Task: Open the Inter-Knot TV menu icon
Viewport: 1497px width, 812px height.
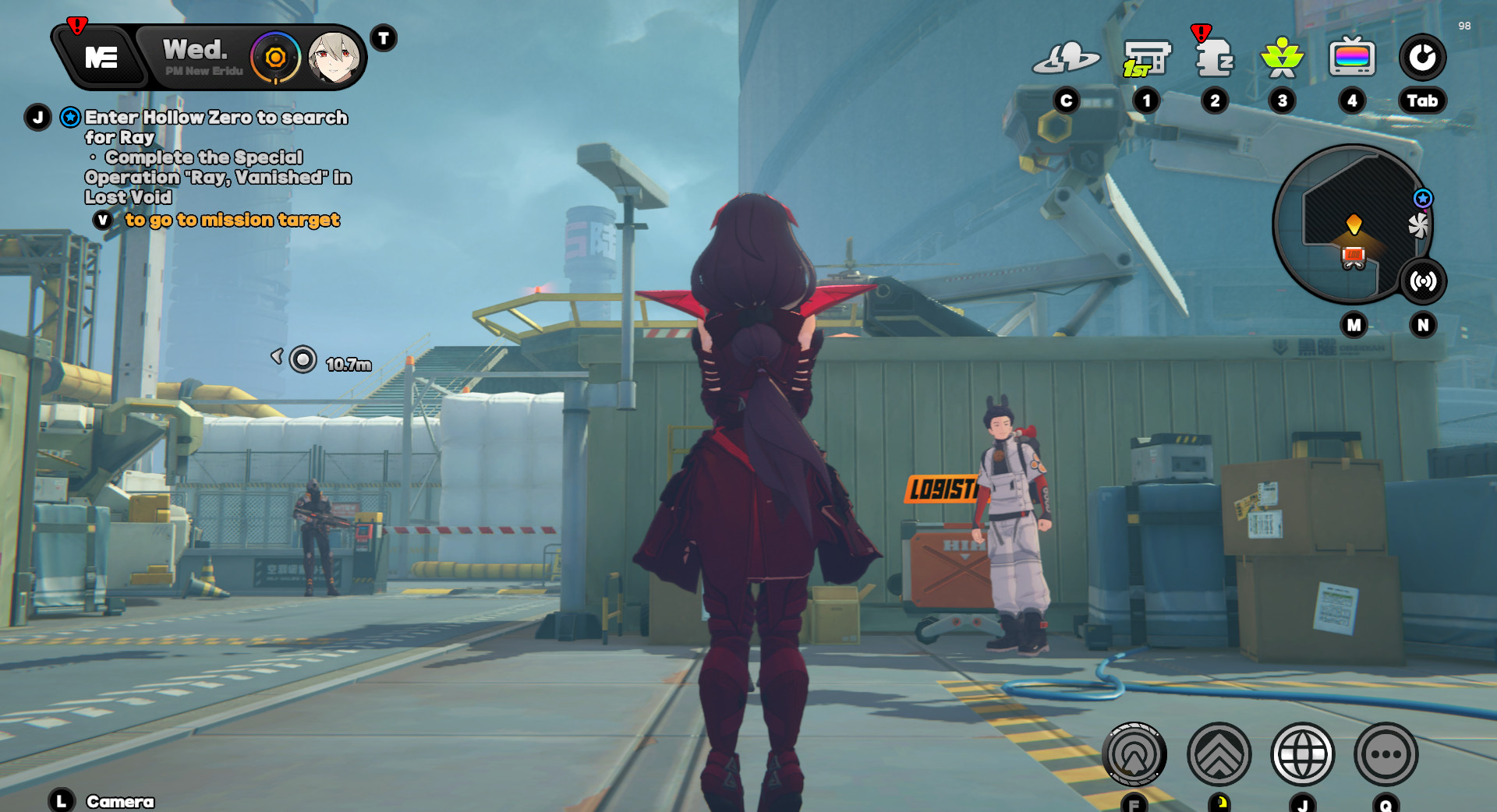Action: [x=1353, y=57]
